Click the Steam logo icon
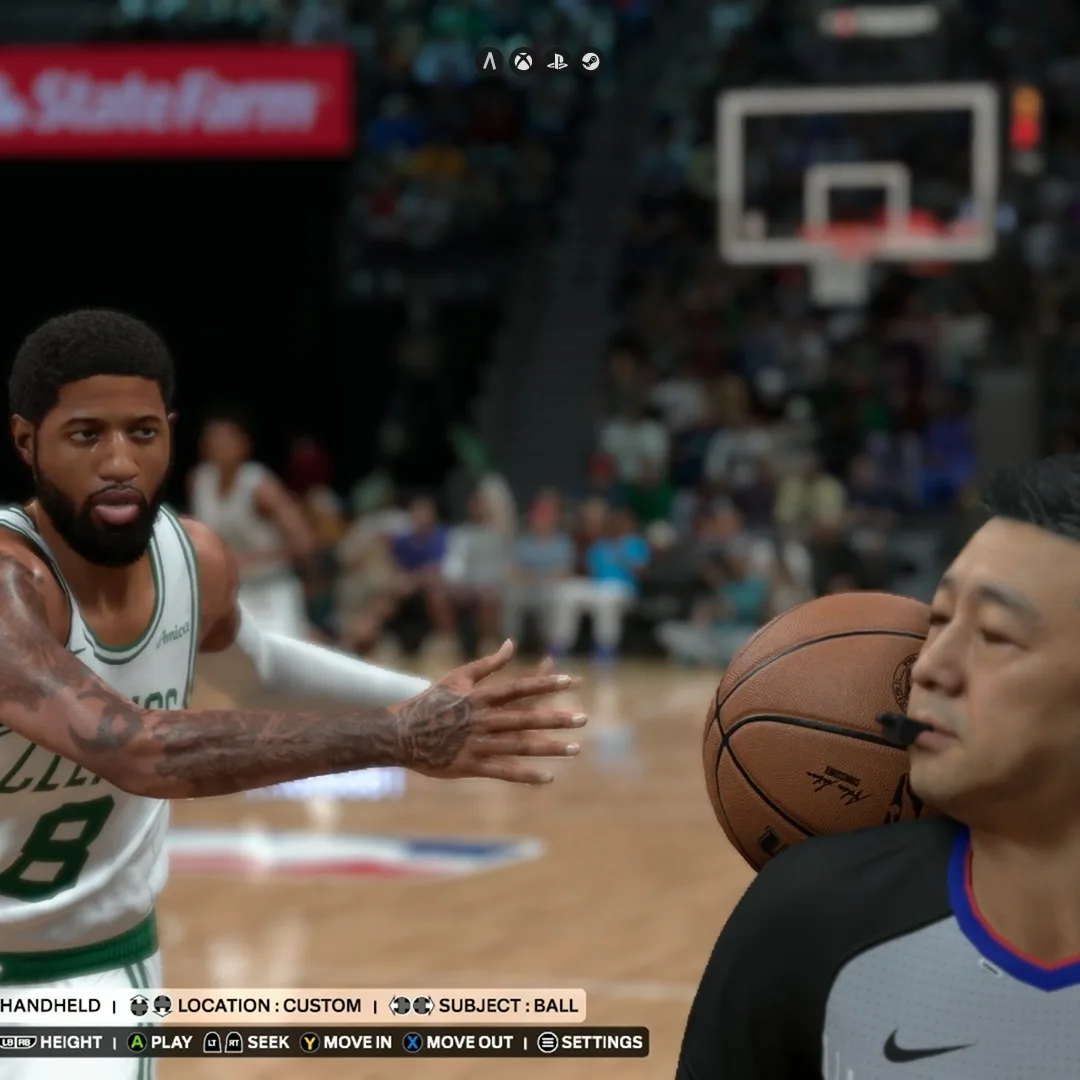1080x1080 pixels. pyautogui.click(x=591, y=62)
